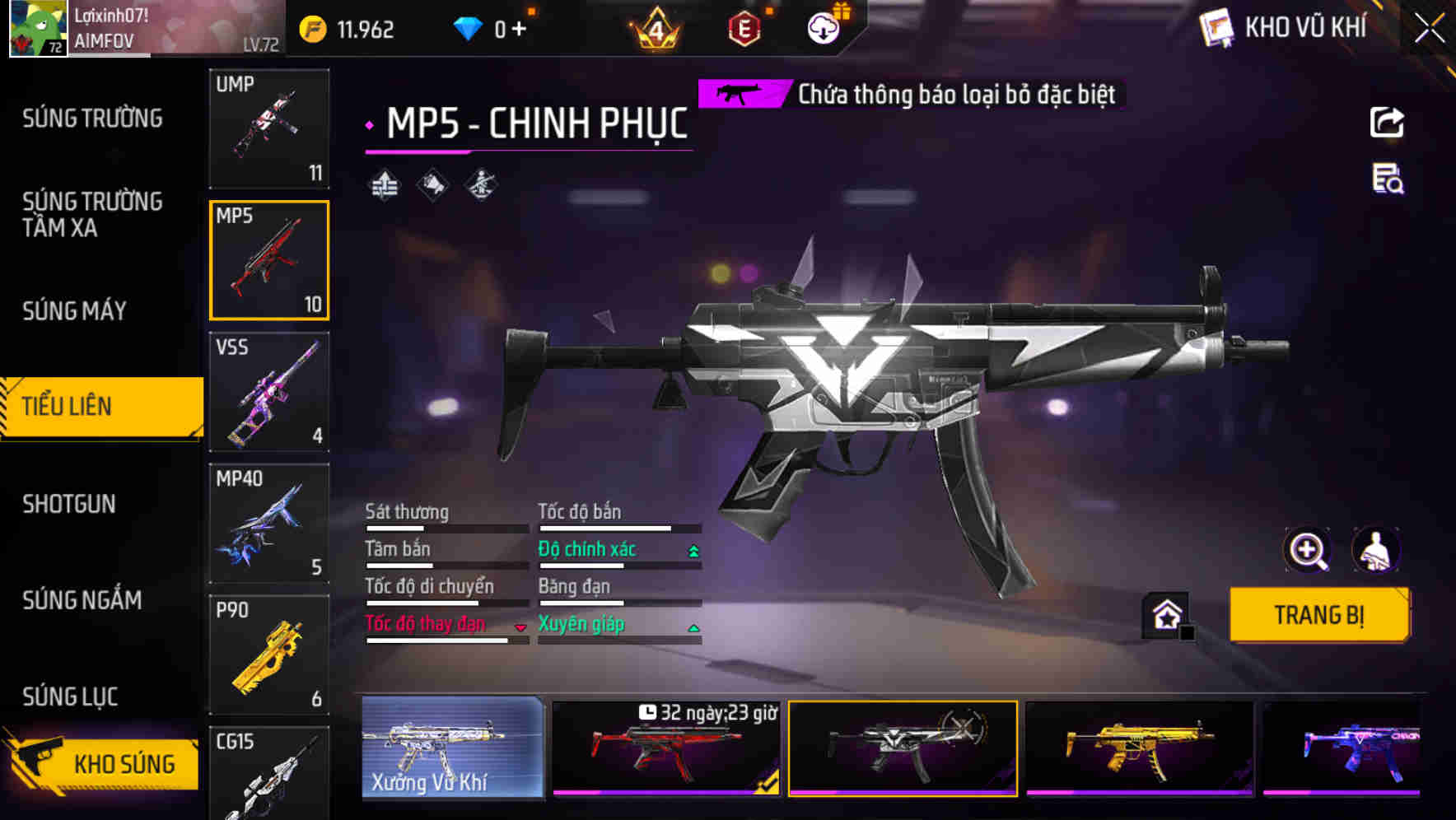Open the SÚNG MÁY category

pos(74,311)
